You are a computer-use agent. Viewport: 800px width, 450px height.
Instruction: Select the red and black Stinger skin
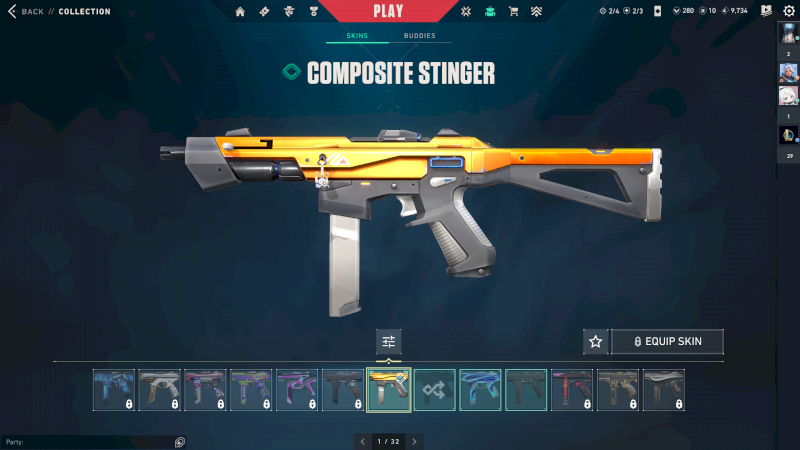tap(573, 390)
